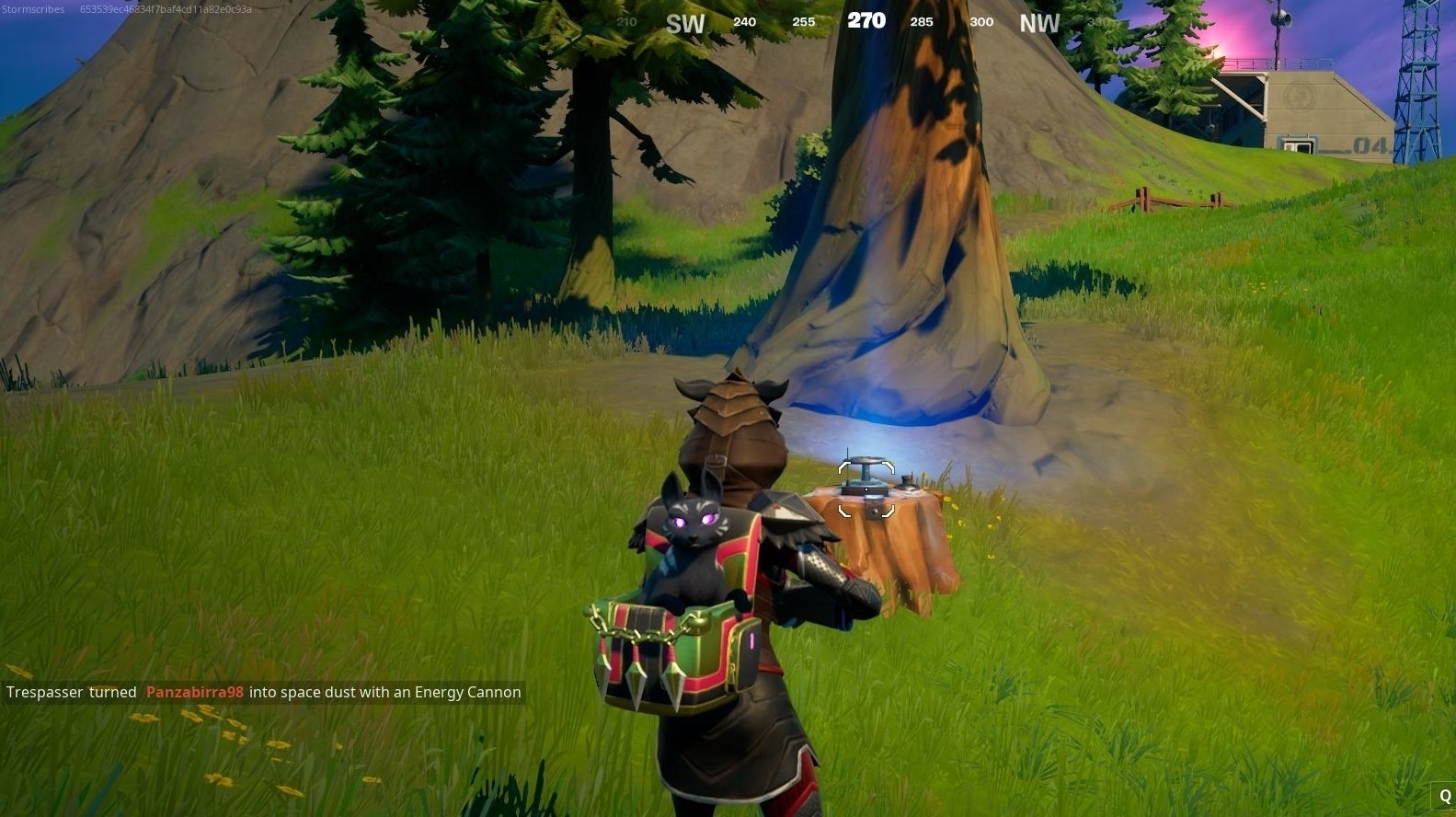Click the number 04 on the bunker wall
Screen dimensions: 1456x817
click(1369, 143)
